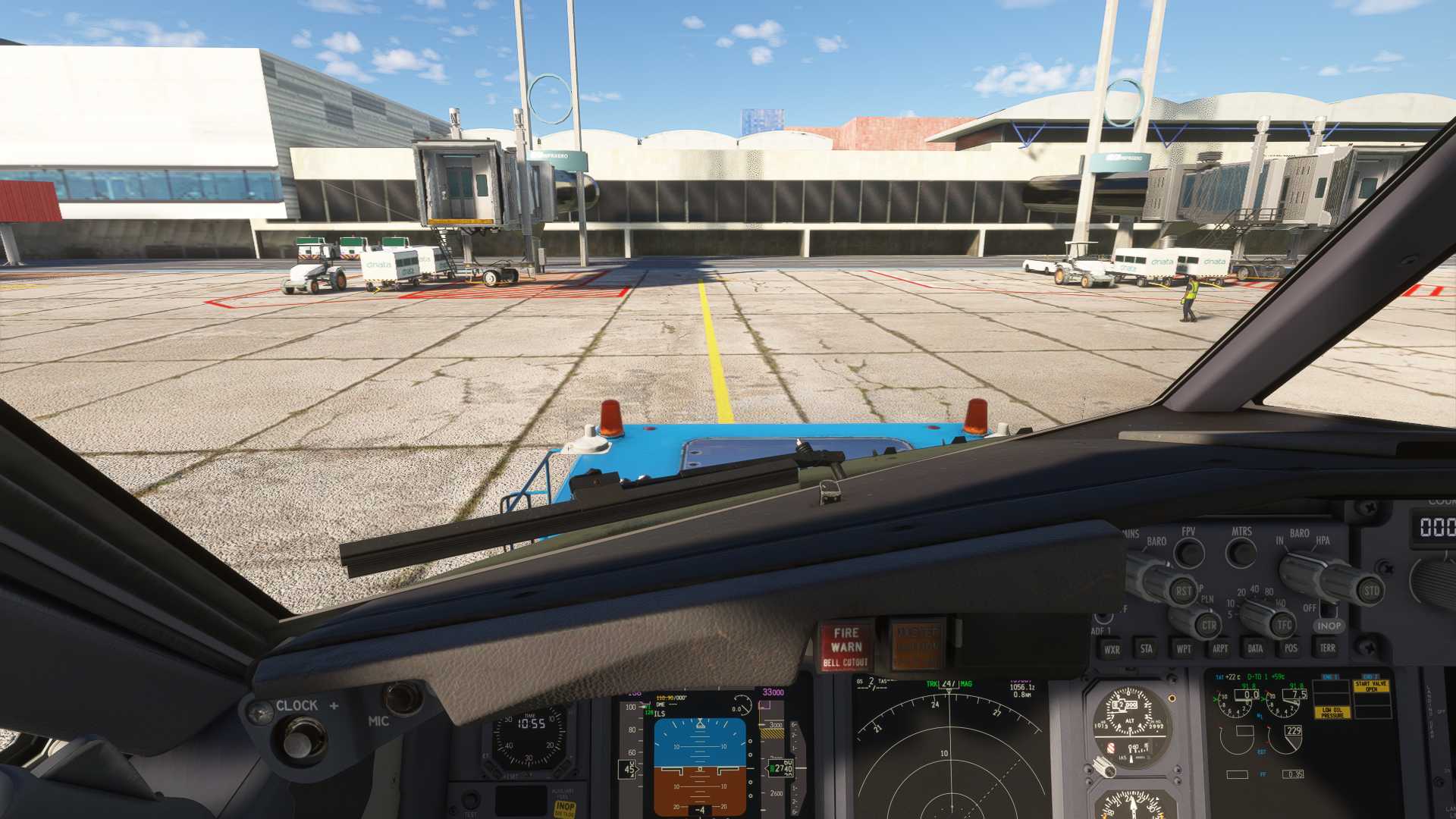Toggle the MTRS meters button
This screenshot has height=819, width=1456.
[x=1241, y=553]
